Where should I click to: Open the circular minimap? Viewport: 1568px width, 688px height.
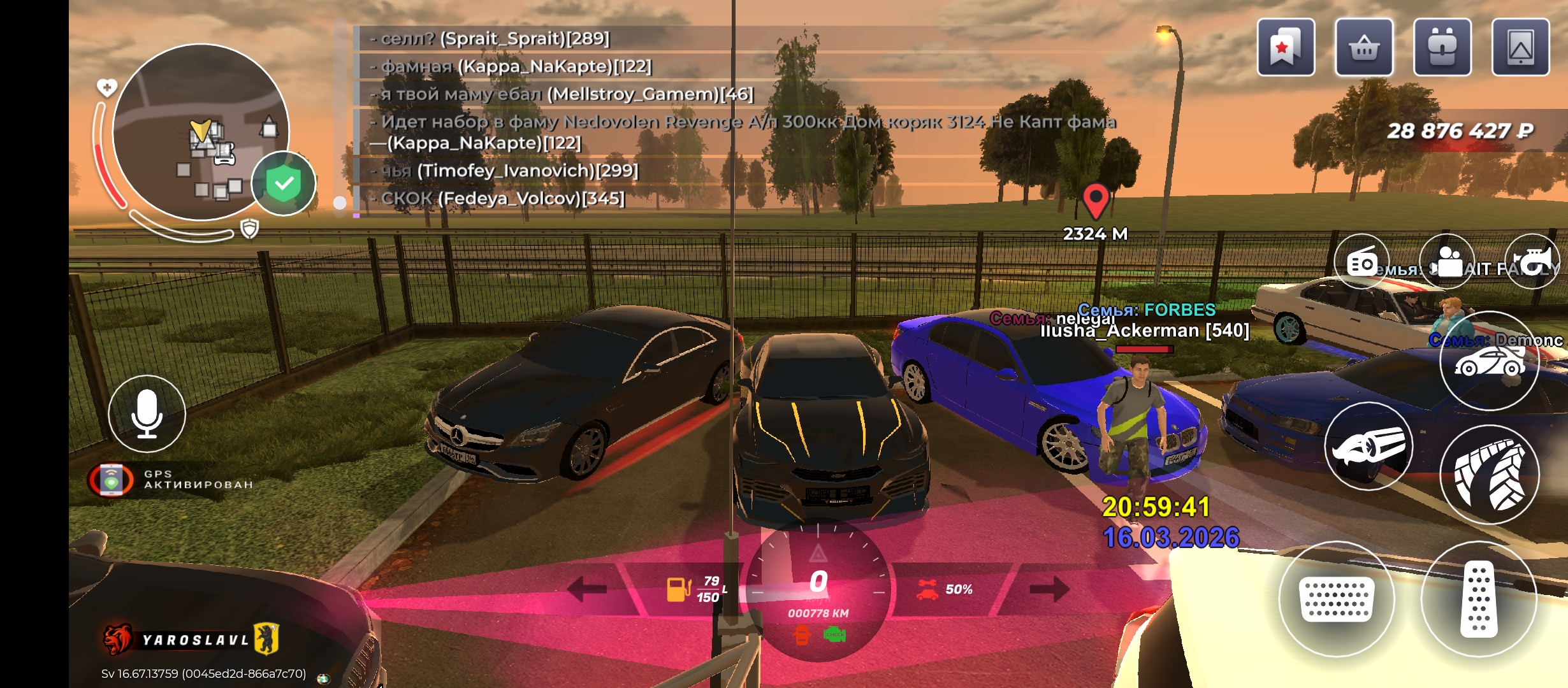tap(201, 133)
